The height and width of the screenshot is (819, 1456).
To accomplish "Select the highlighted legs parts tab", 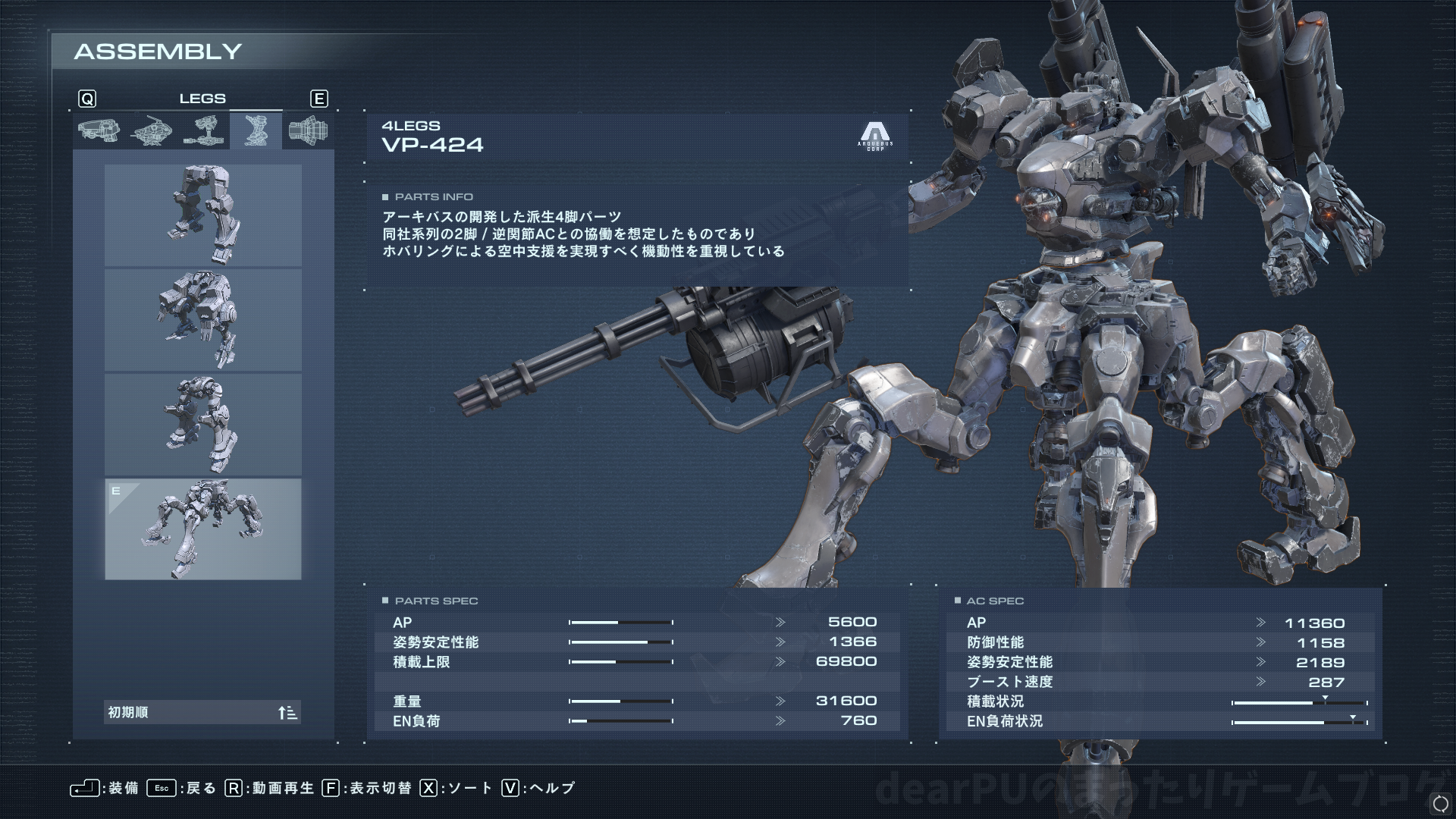I will tap(256, 130).
